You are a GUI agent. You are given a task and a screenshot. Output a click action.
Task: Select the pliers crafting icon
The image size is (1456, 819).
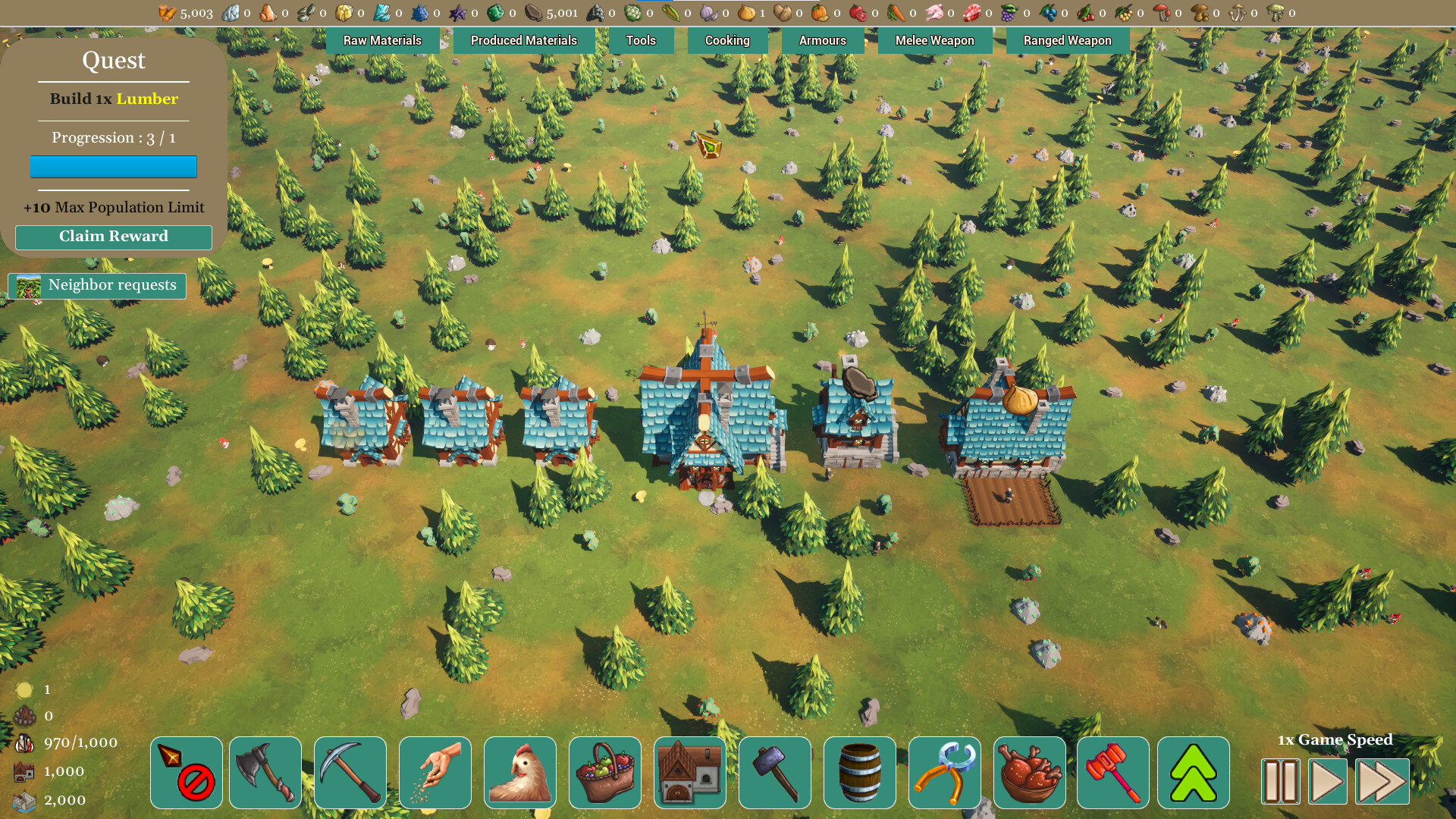coord(944,772)
